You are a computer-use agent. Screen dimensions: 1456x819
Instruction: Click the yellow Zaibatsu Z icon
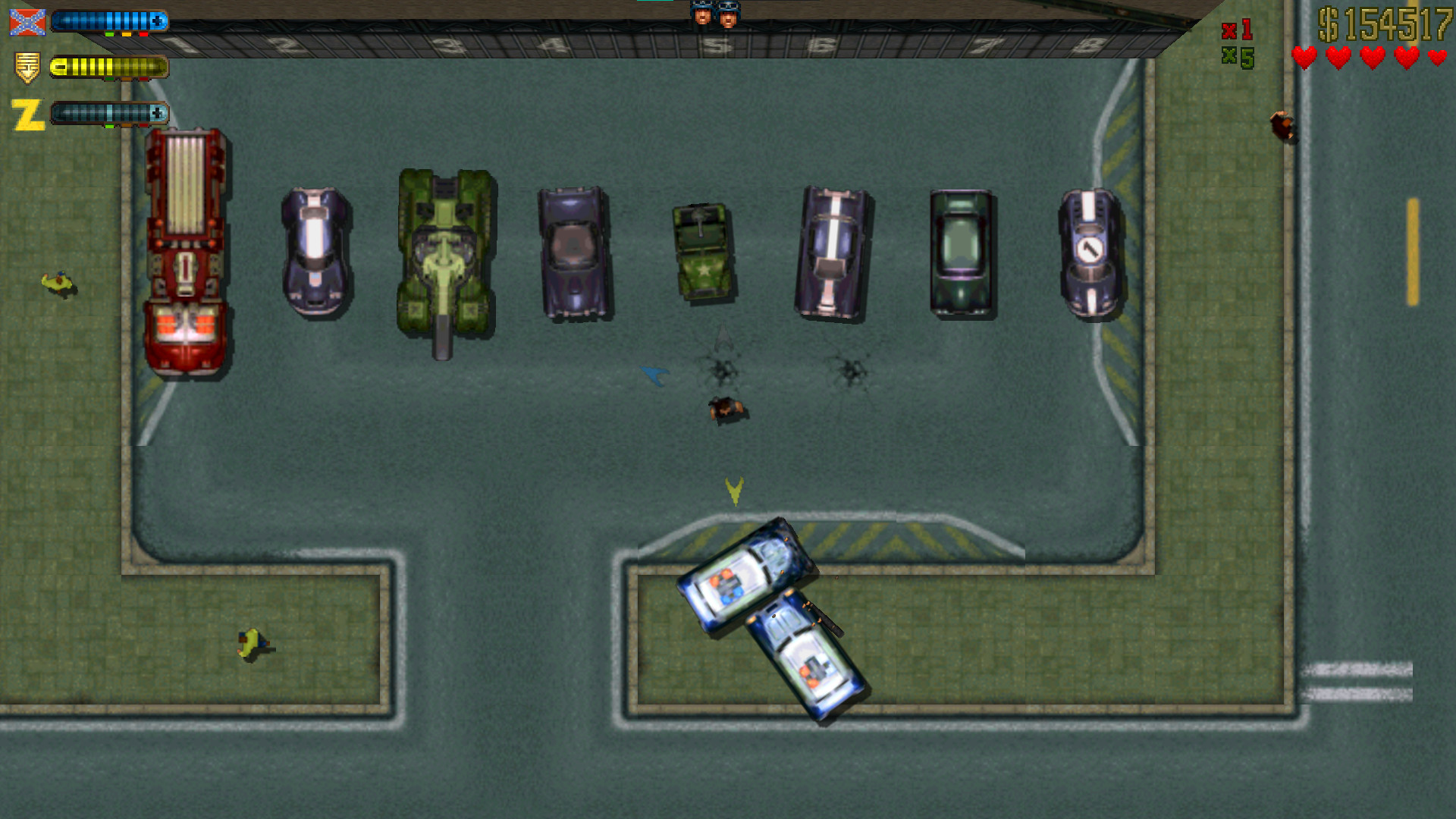pos(27,114)
